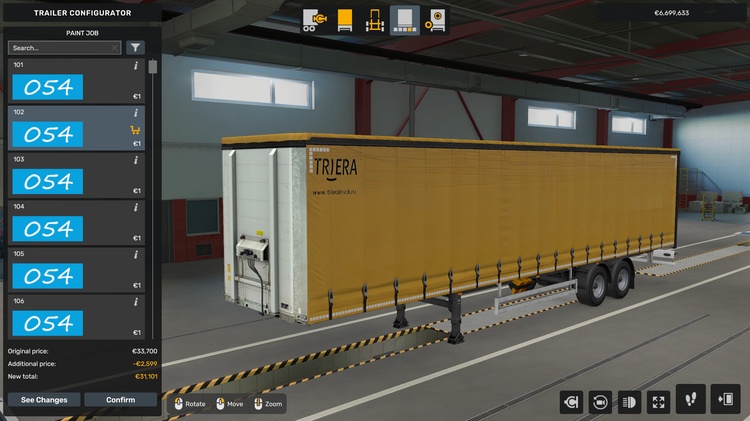750x421 pixels.
Task: Enter walk mode with the footprints button
Action: [690, 398]
